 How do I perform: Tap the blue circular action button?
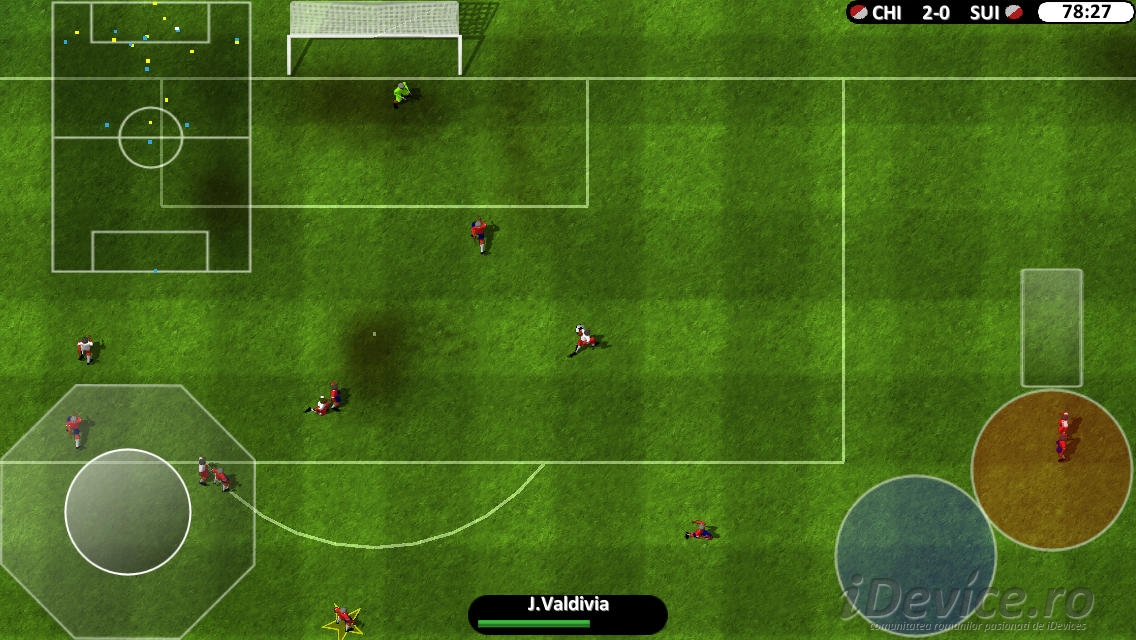915,555
